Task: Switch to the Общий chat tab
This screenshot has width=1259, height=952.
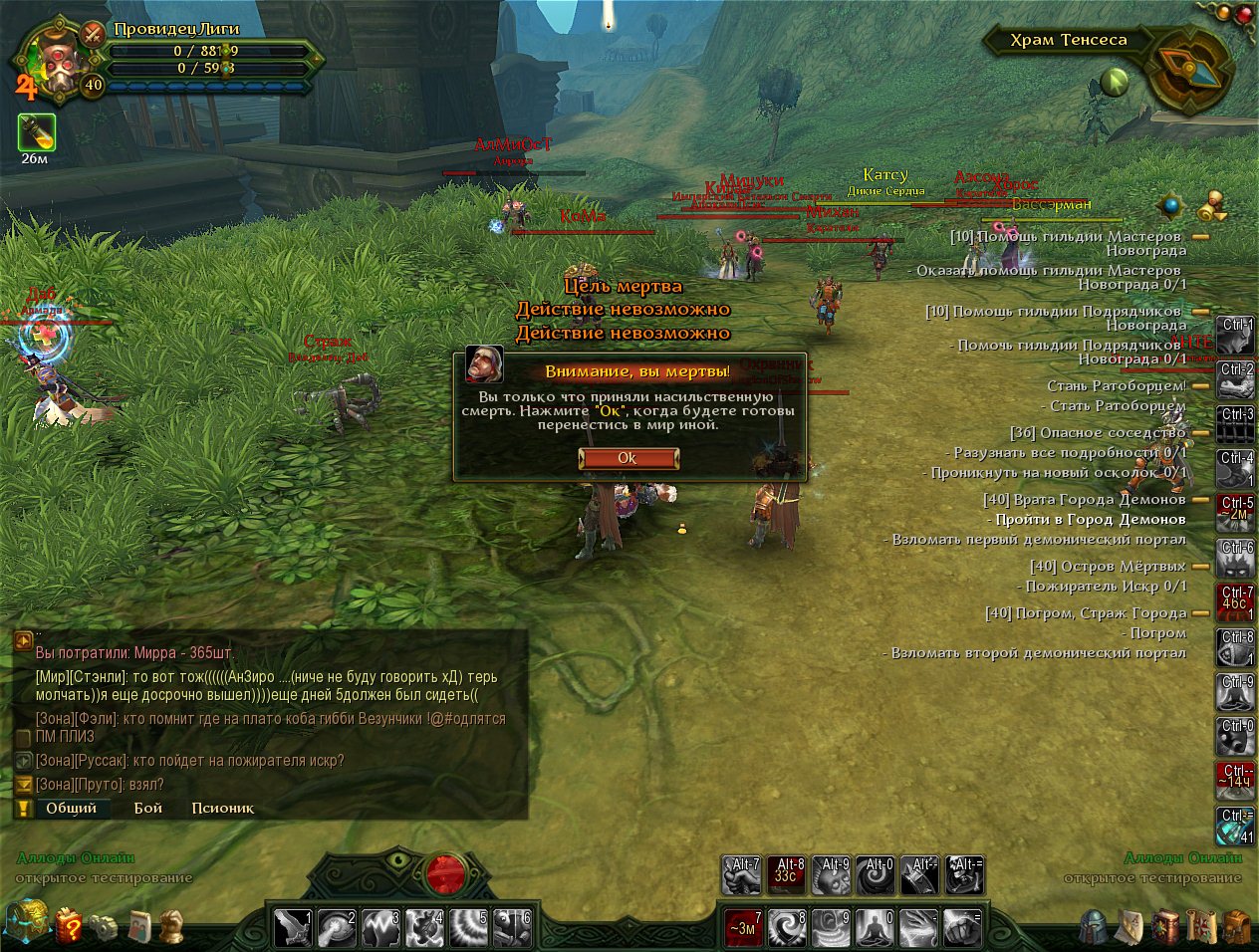Action: (x=71, y=808)
